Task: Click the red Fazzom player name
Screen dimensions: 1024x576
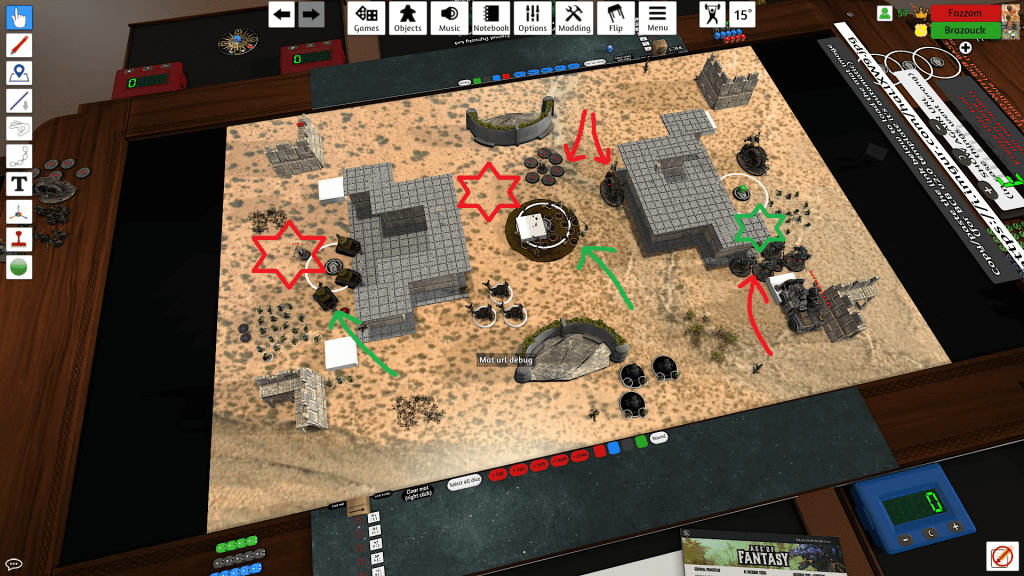Action: pos(965,13)
